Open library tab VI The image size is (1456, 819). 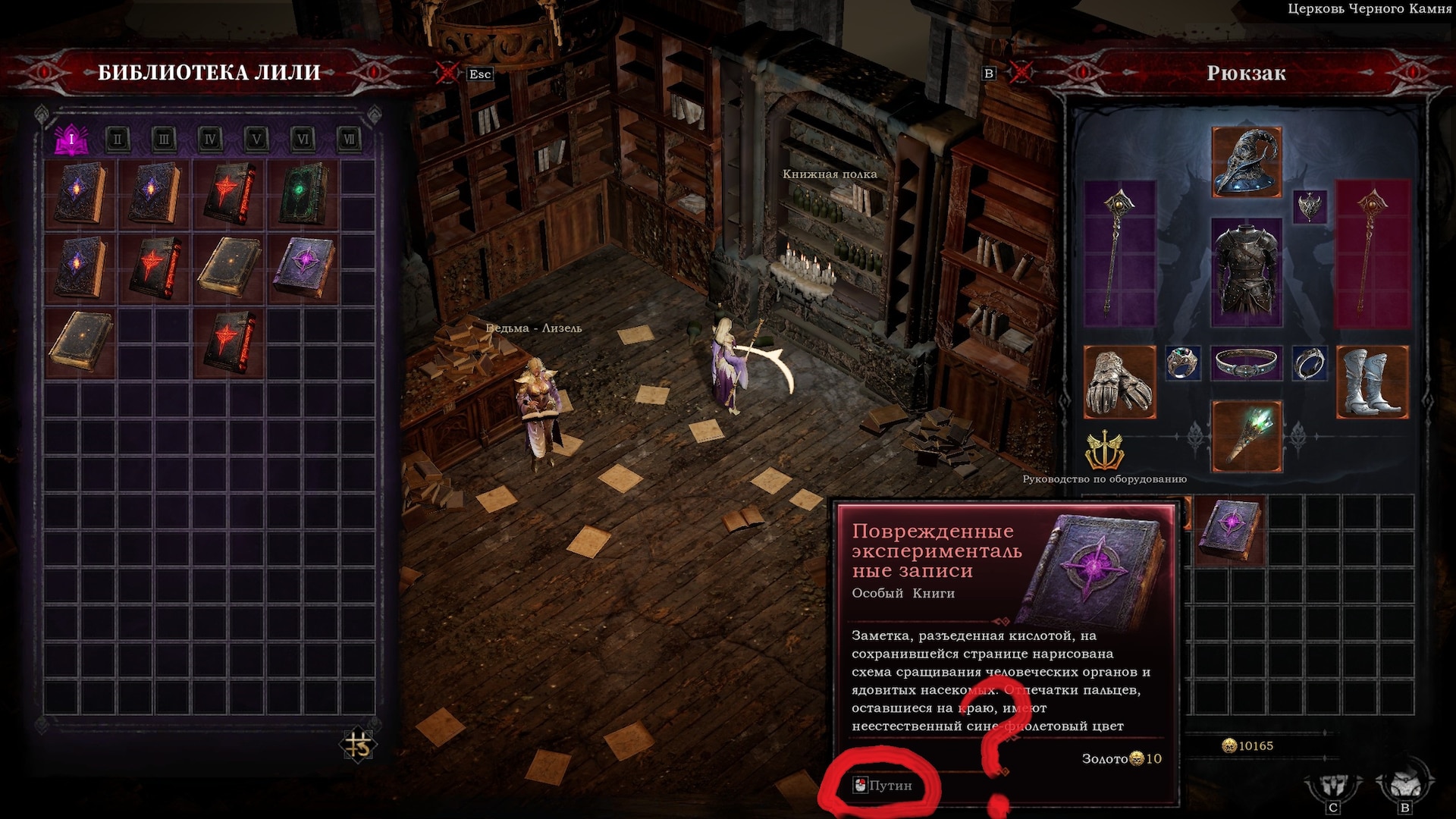coord(303,139)
